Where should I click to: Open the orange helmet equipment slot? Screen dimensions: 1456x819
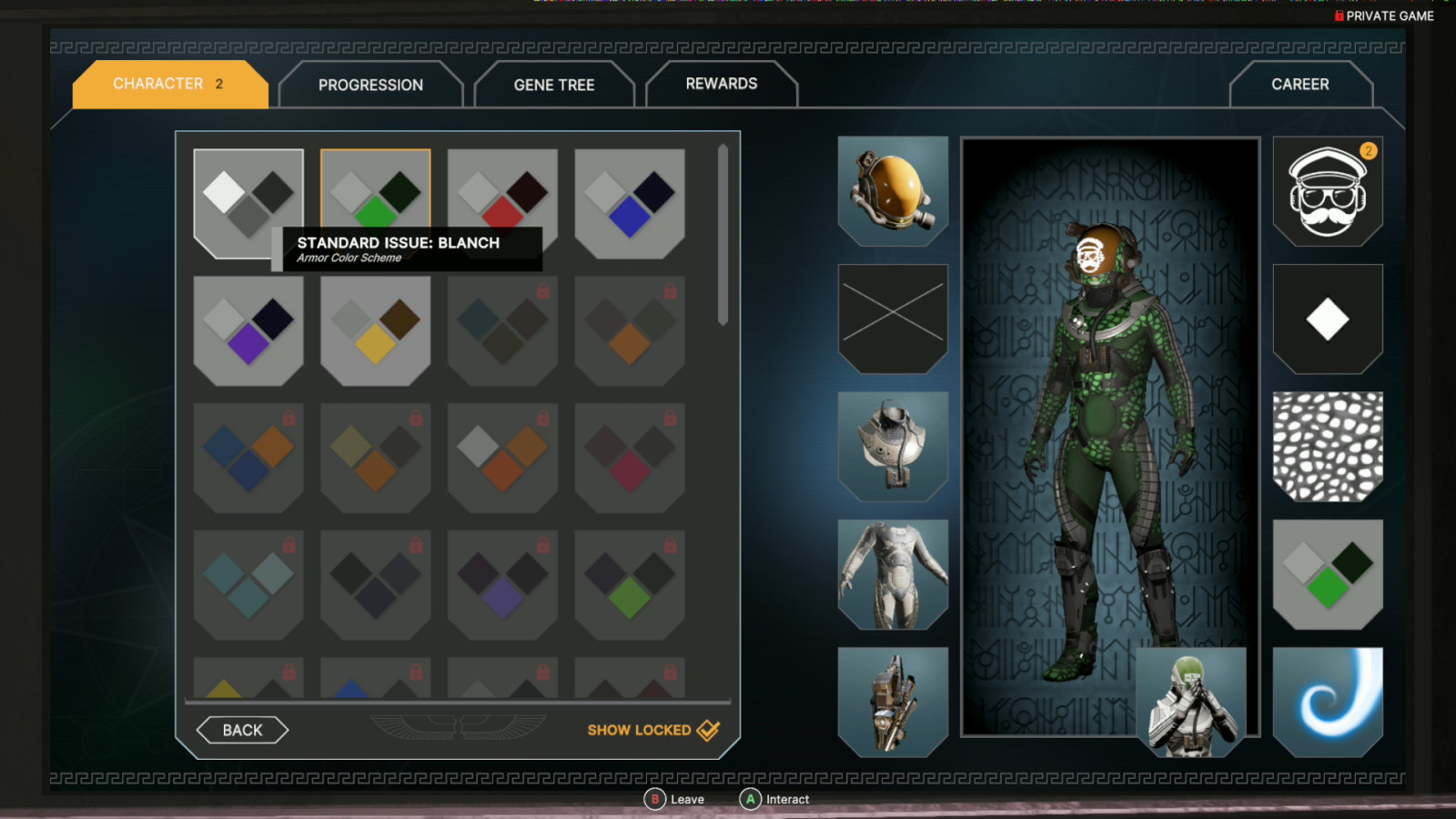coord(893,191)
